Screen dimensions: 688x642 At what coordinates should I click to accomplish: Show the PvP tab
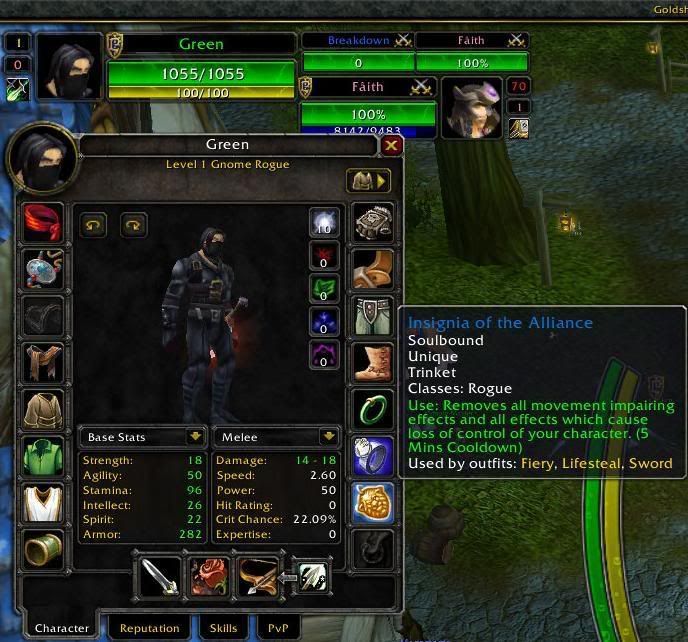[x=276, y=629]
